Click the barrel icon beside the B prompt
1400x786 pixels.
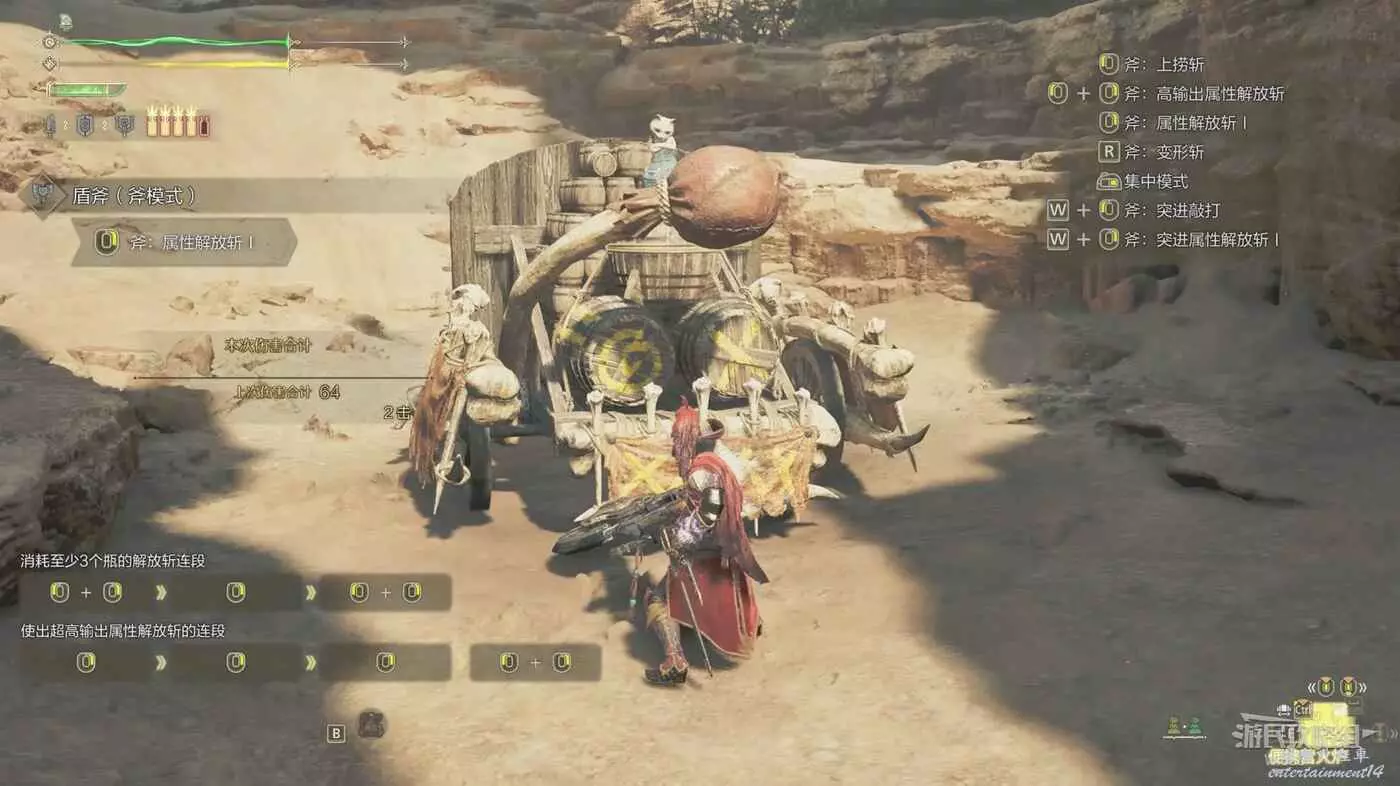click(x=371, y=723)
